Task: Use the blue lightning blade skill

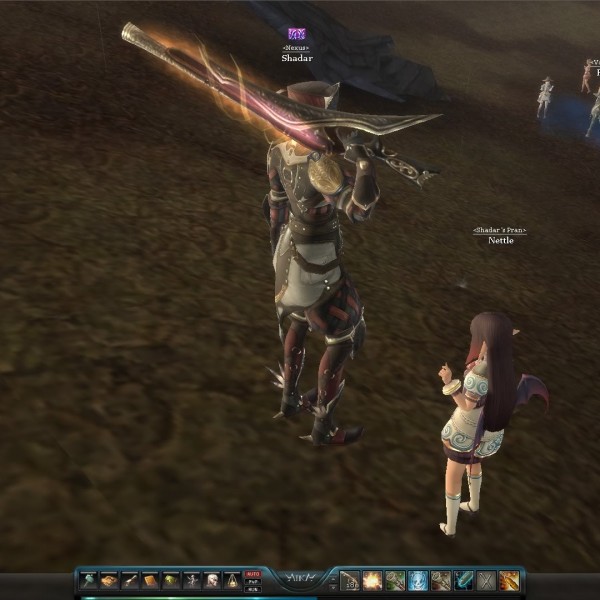Action: click(464, 580)
